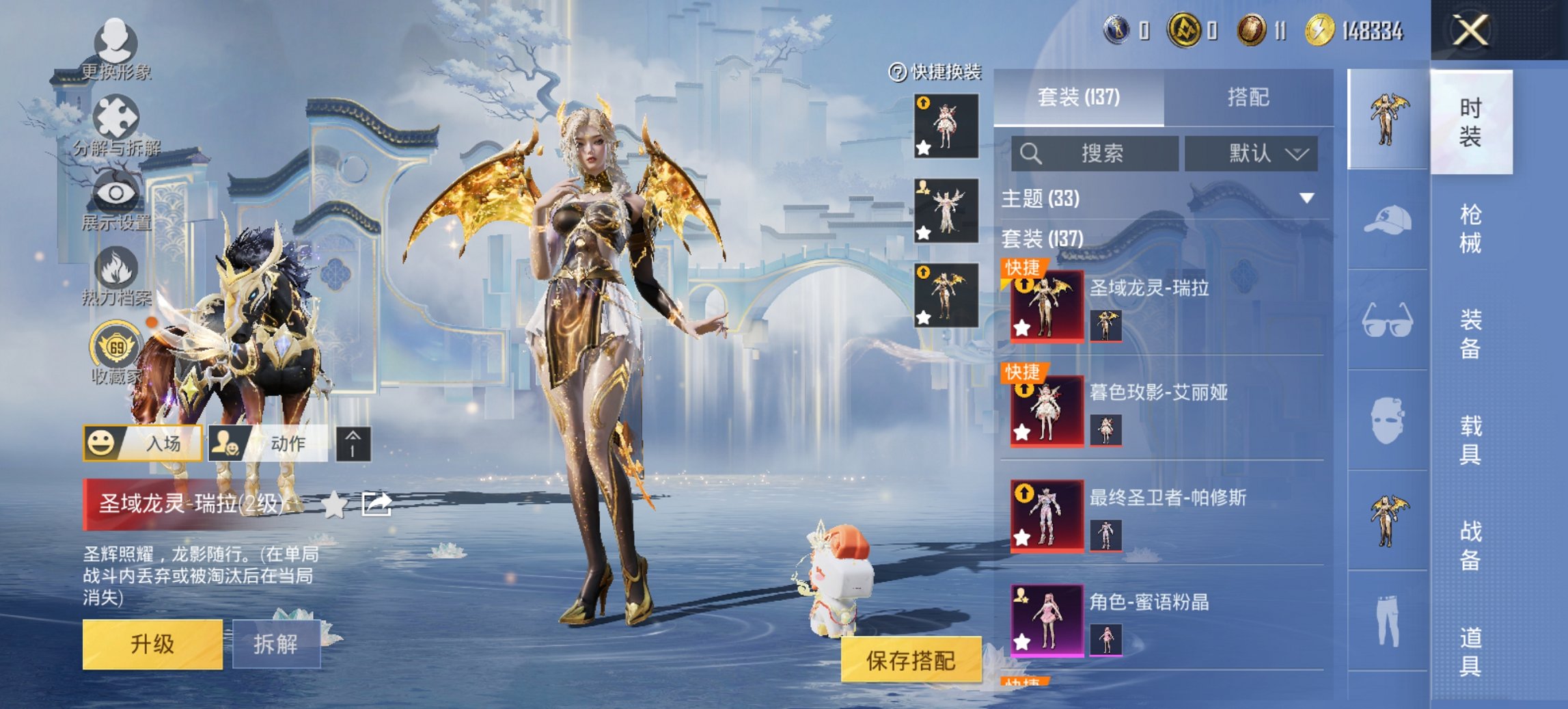Viewport: 1568px width, 709px height.
Task: Select the 套装 (137) tab
Action: click(x=1078, y=97)
